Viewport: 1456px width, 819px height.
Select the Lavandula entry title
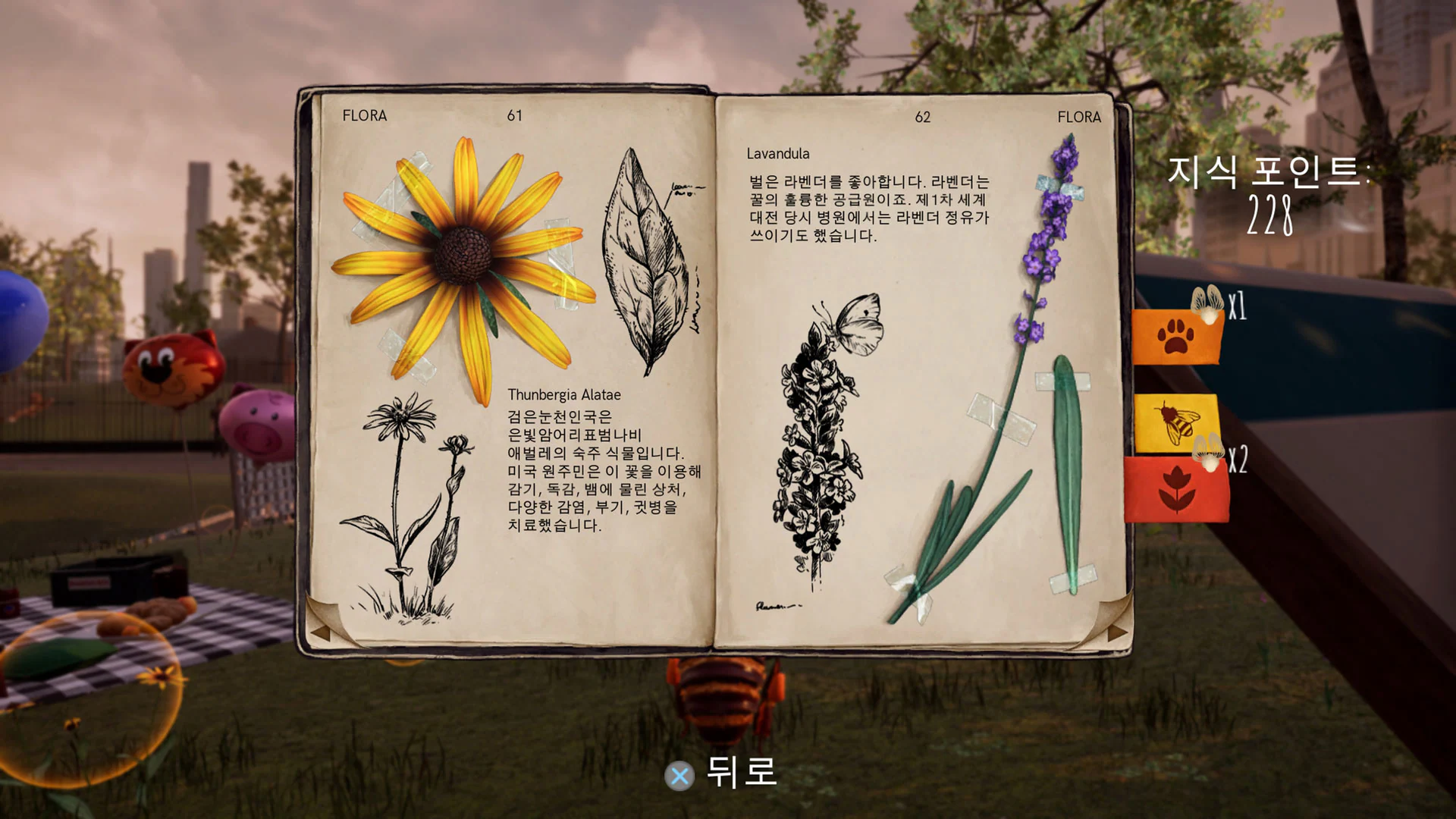coord(779,152)
